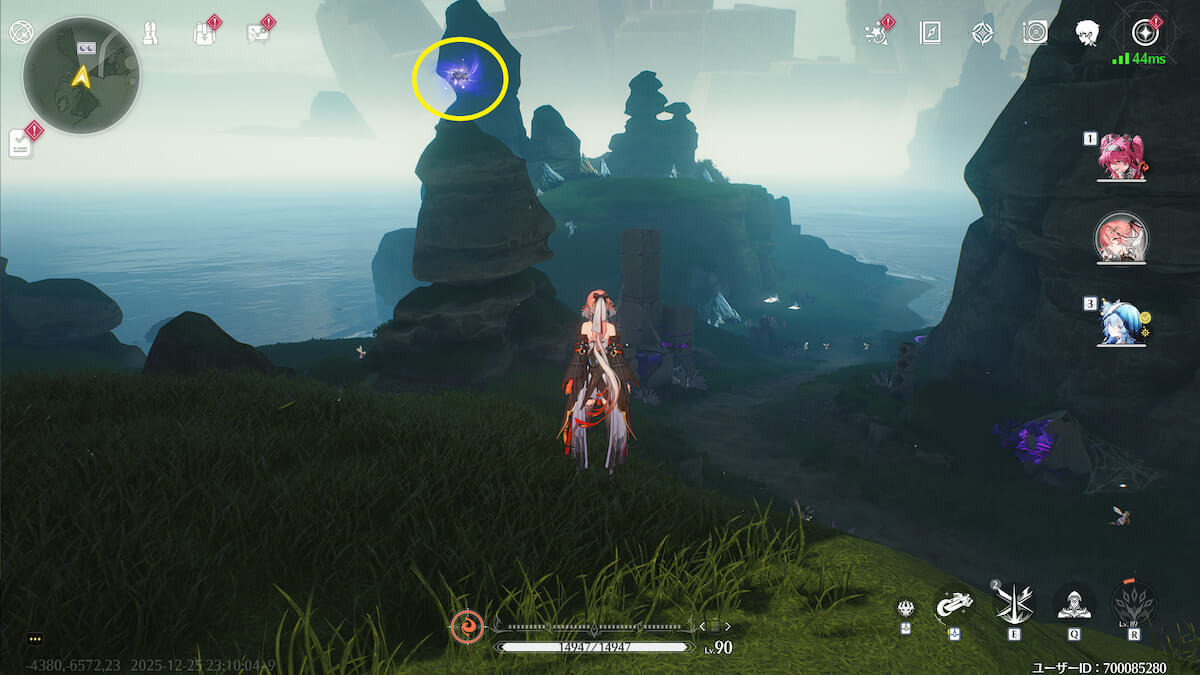Open the character head silhouette menu
The width and height of the screenshot is (1200, 675).
pyautogui.click(x=1088, y=33)
